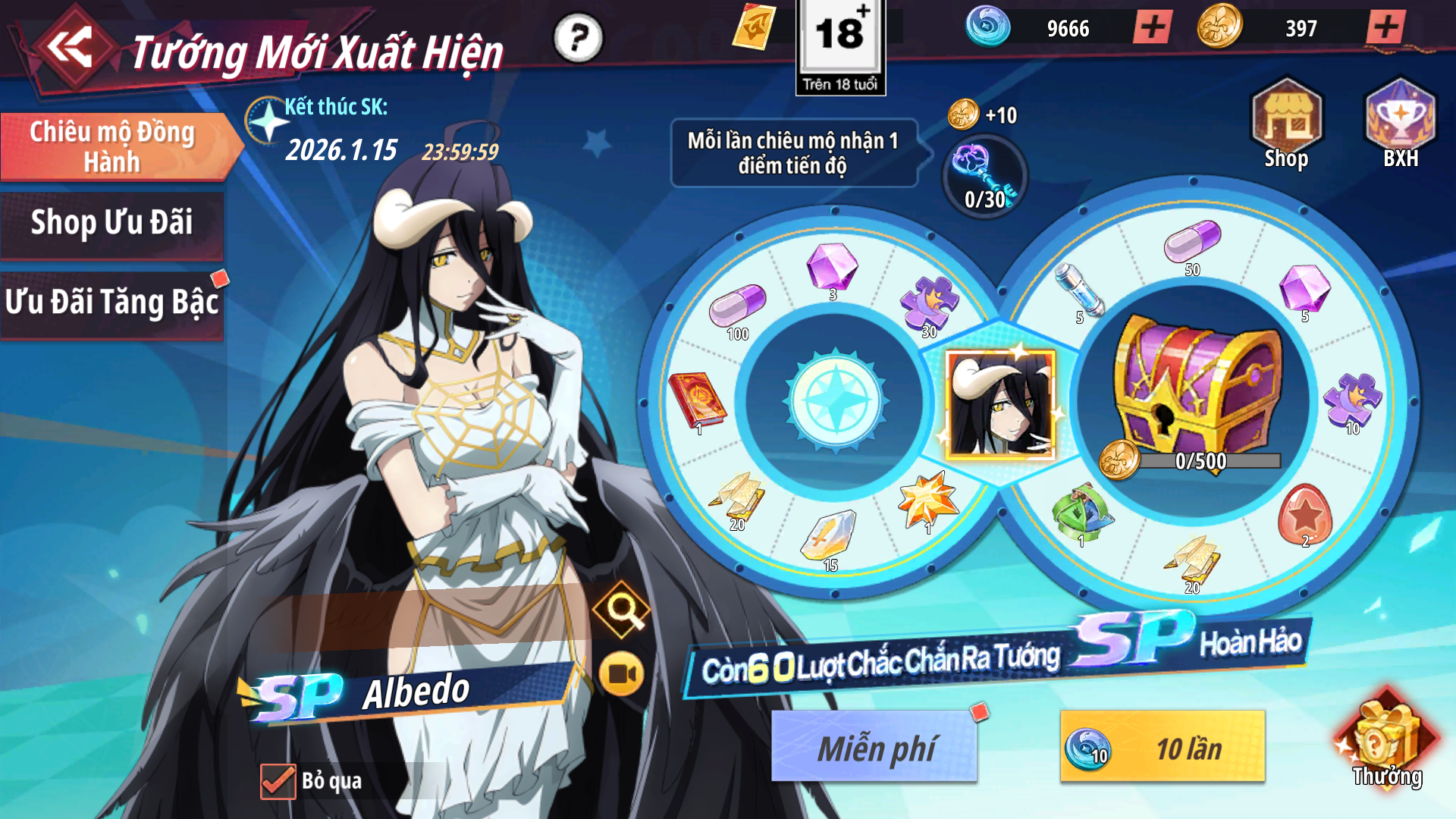This screenshot has width=1456, height=819.
Task: Select the Ưu Đãi Tăng Bậc tab
Action: (x=112, y=303)
